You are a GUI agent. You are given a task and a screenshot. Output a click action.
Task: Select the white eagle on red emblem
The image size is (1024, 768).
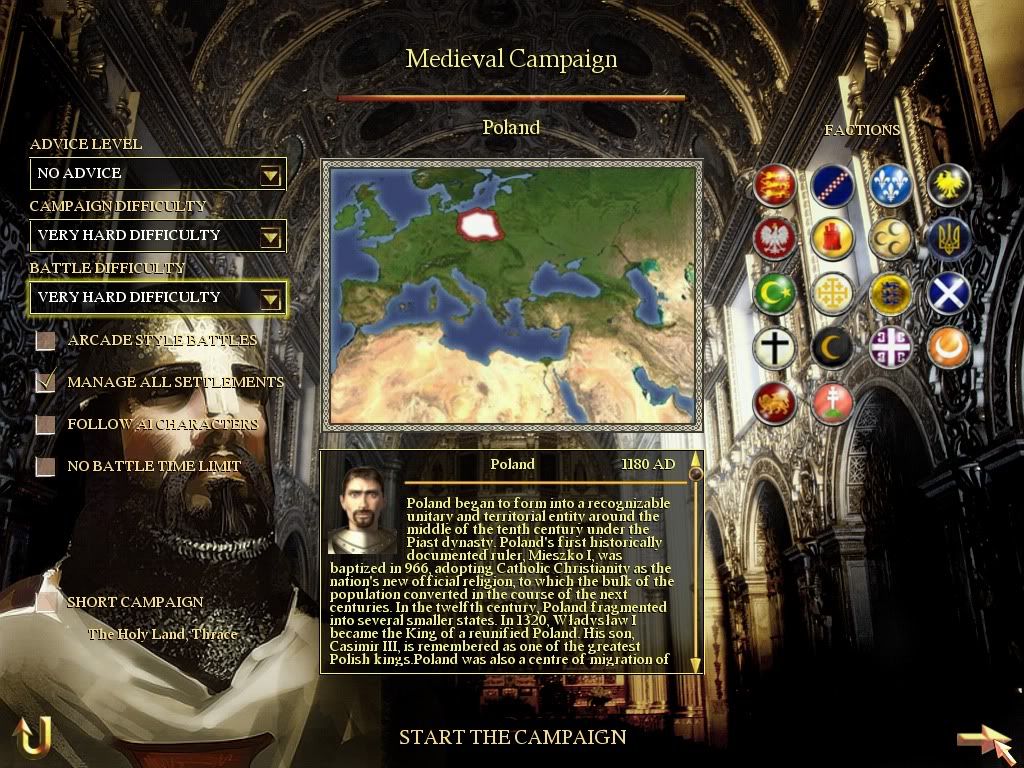pos(775,238)
